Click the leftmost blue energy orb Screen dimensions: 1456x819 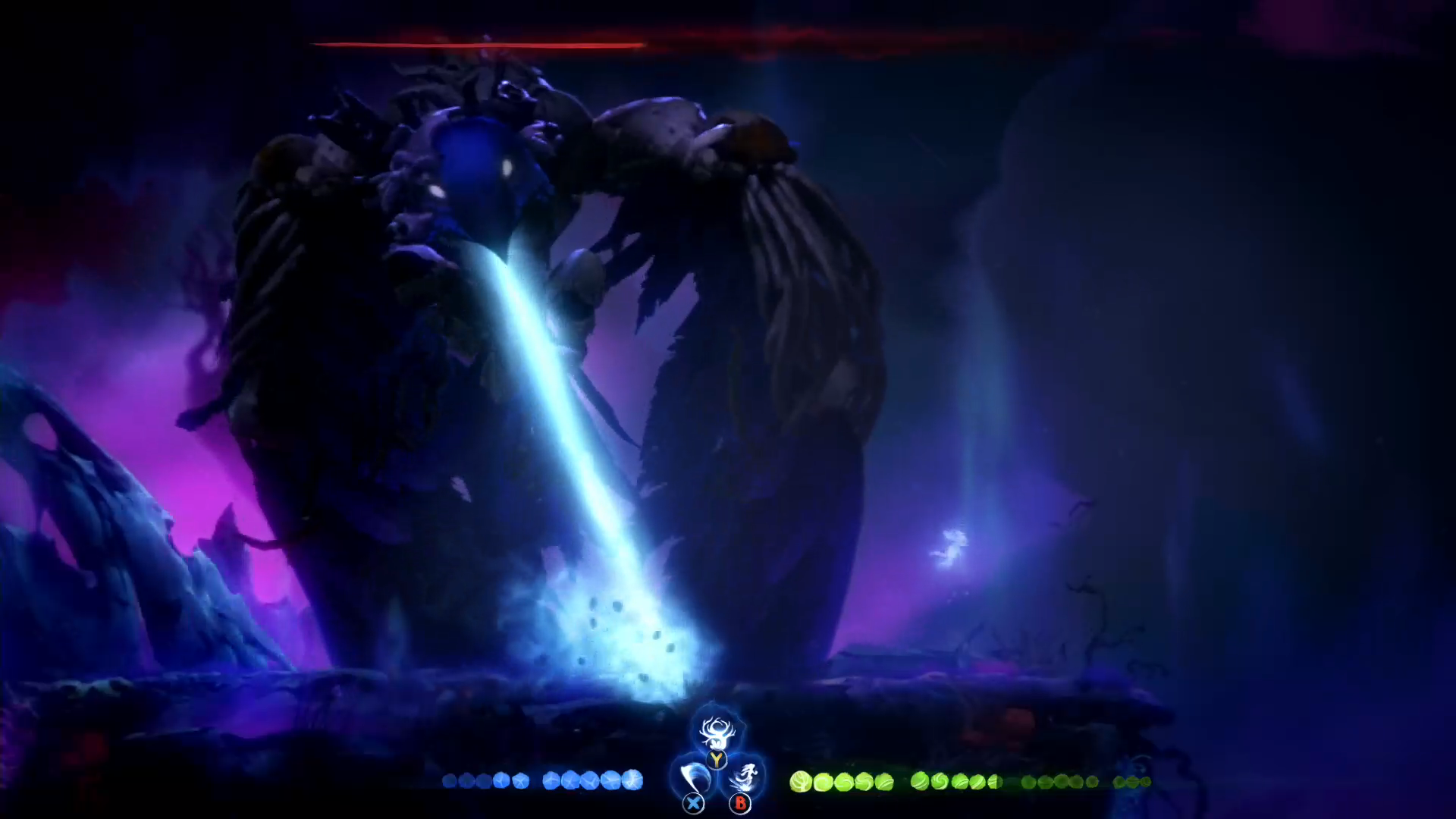[x=450, y=781]
